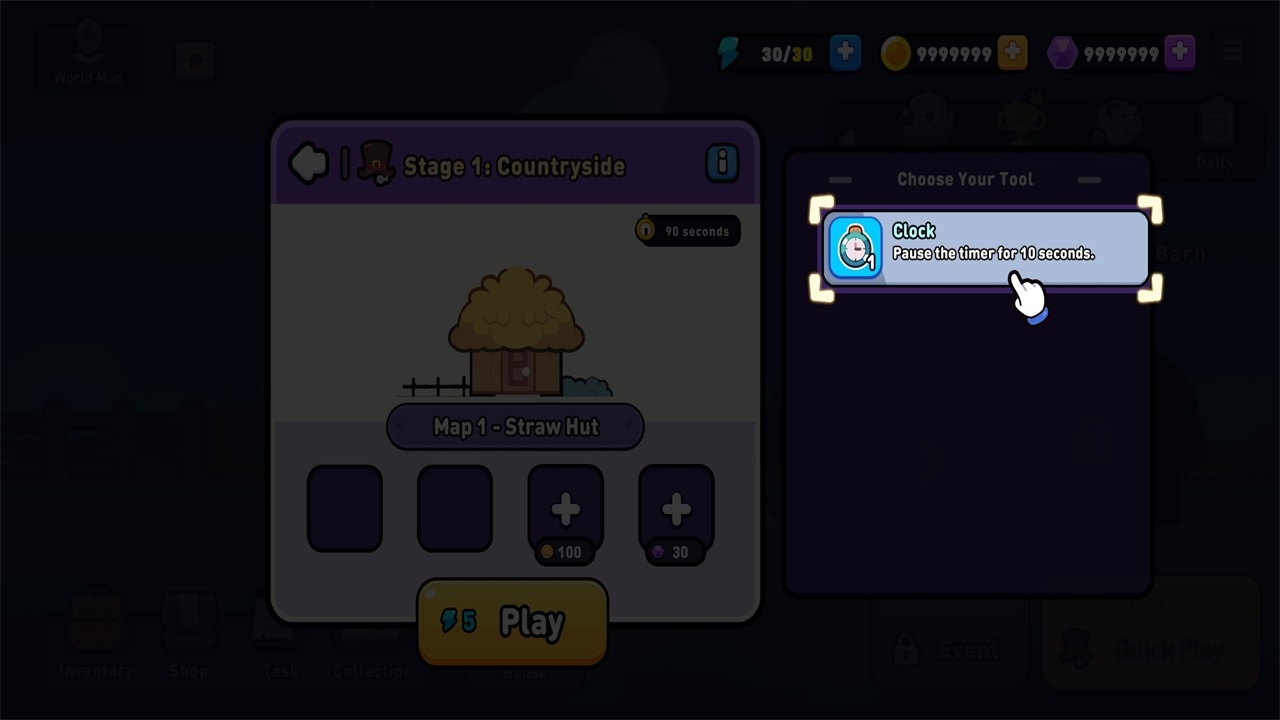Unlock tool slot costing 30 gems
1280x720 pixels.
pyautogui.click(x=676, y=509)
